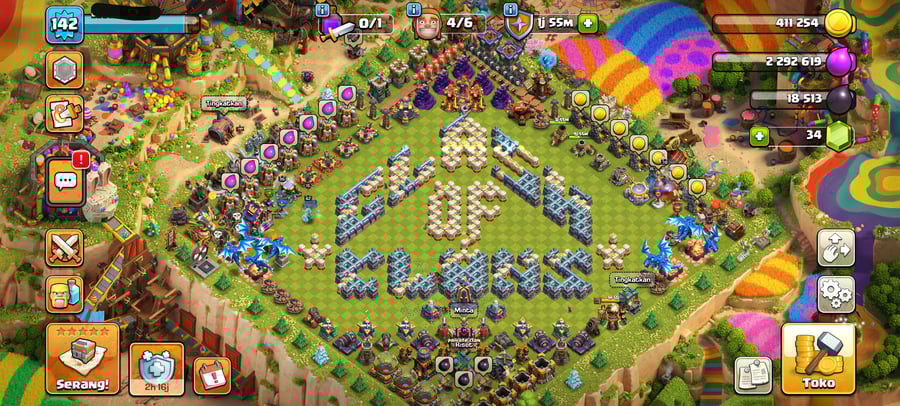
Task: Extend the shield with its plus button
Action: pos(587,23)
